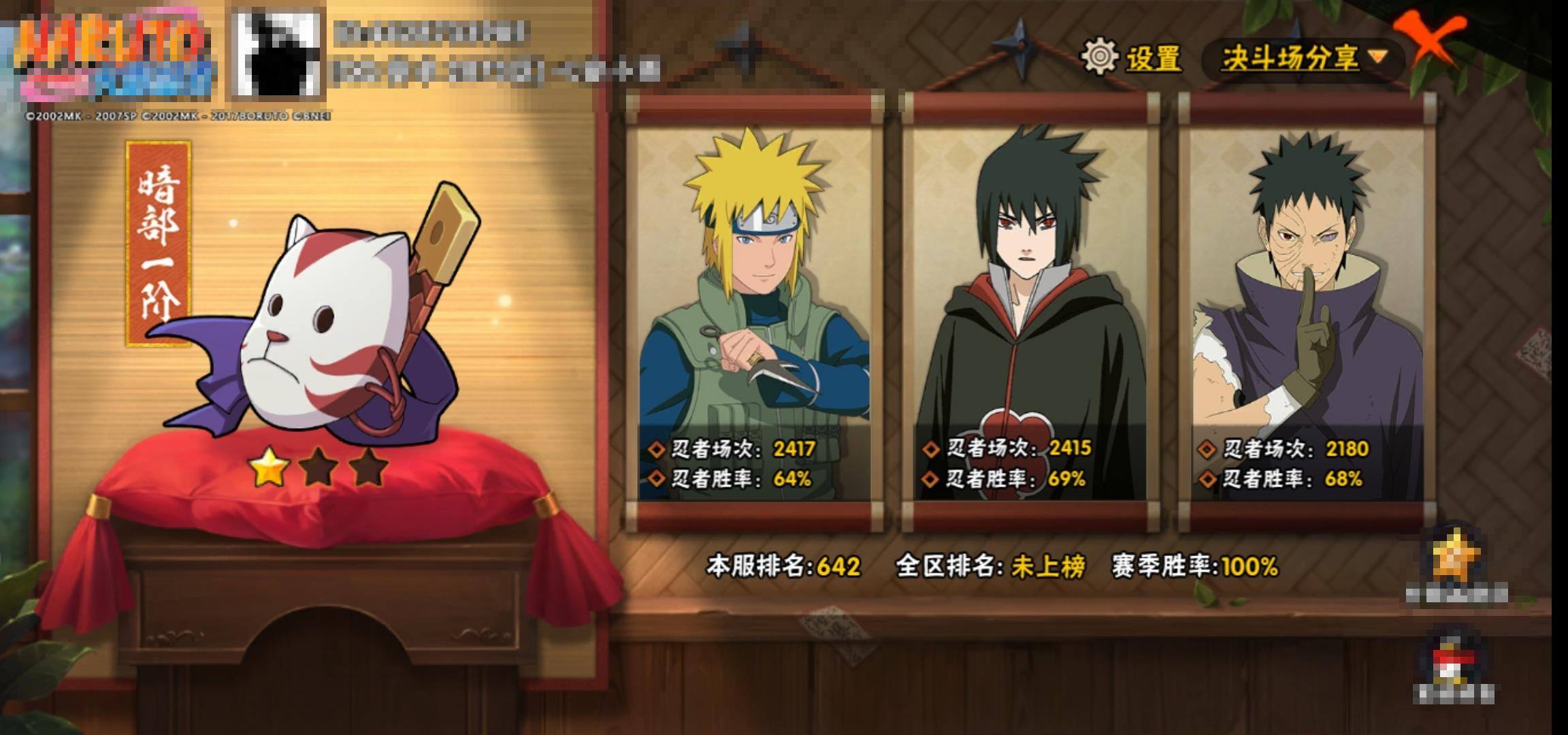Close the profile screen with the orange X

(x=1429, y=41)
